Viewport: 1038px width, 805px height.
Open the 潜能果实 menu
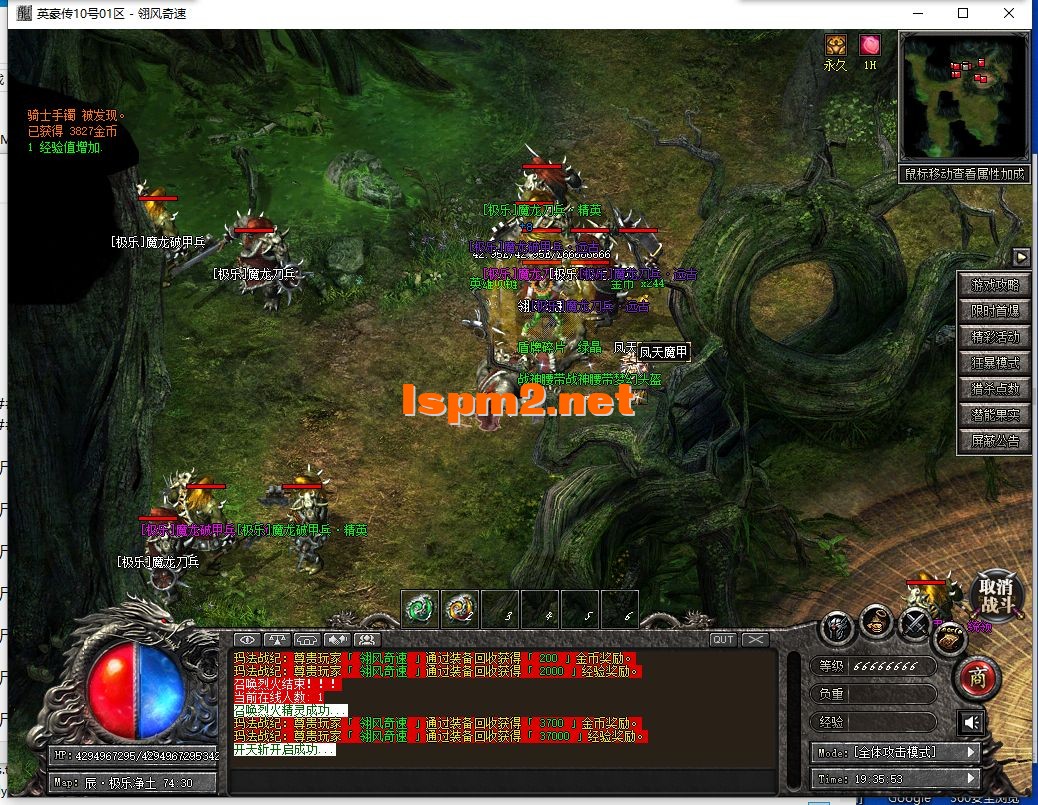pos(994,415)
